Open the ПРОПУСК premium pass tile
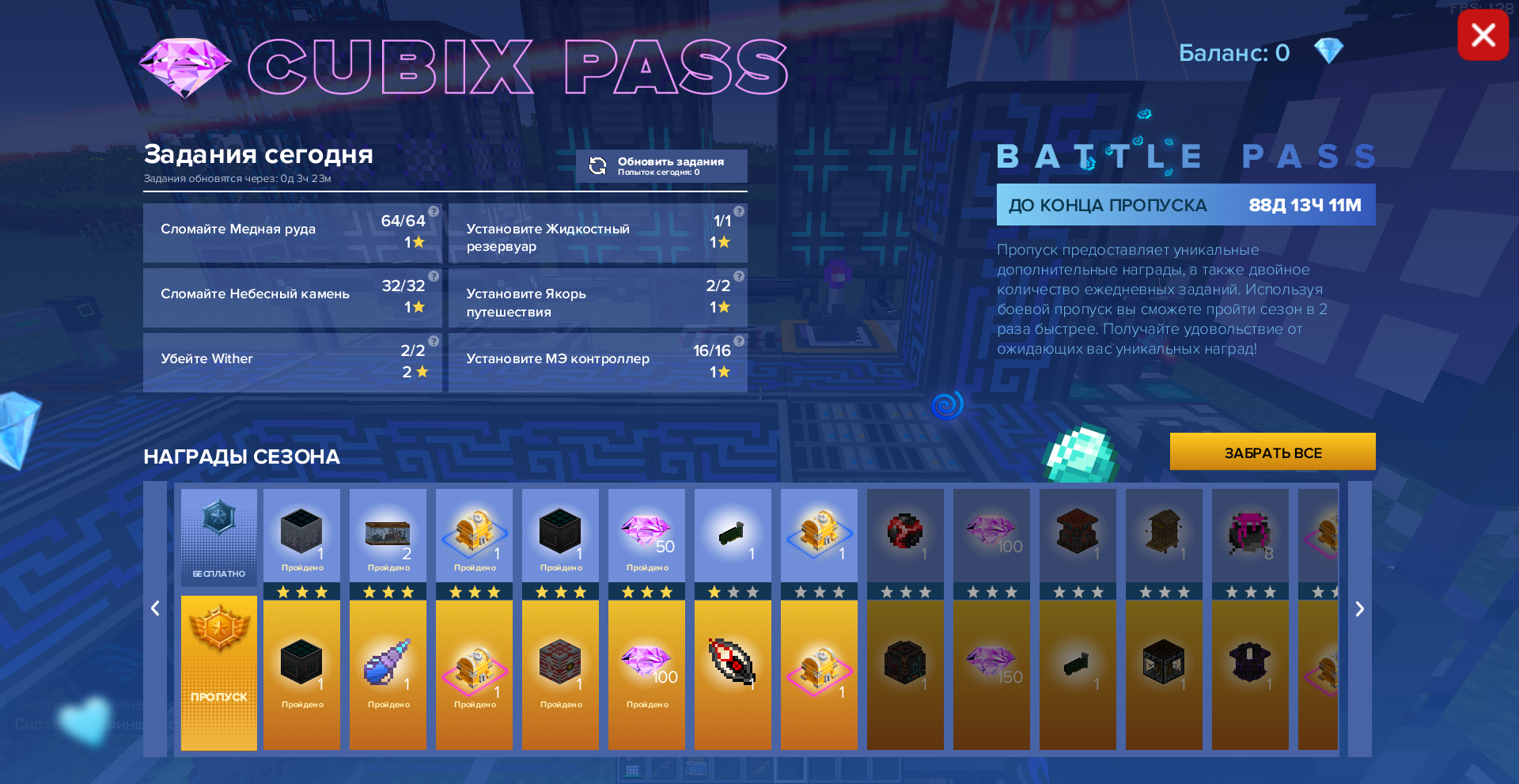 pyautogui.click(x=219, y=672)
